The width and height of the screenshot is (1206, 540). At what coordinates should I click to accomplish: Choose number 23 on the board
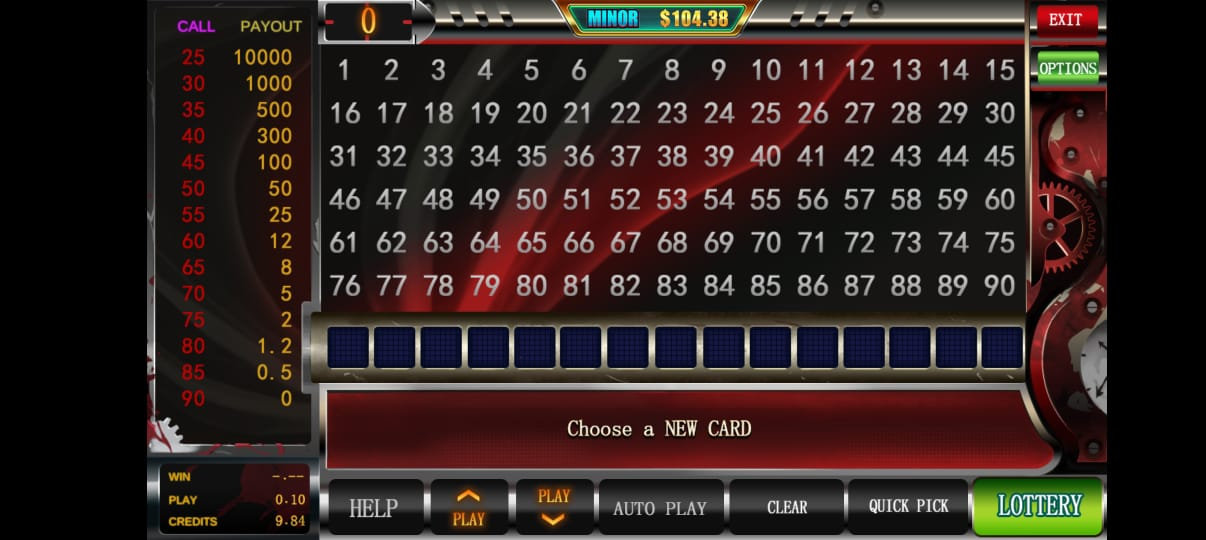[672, 113]
